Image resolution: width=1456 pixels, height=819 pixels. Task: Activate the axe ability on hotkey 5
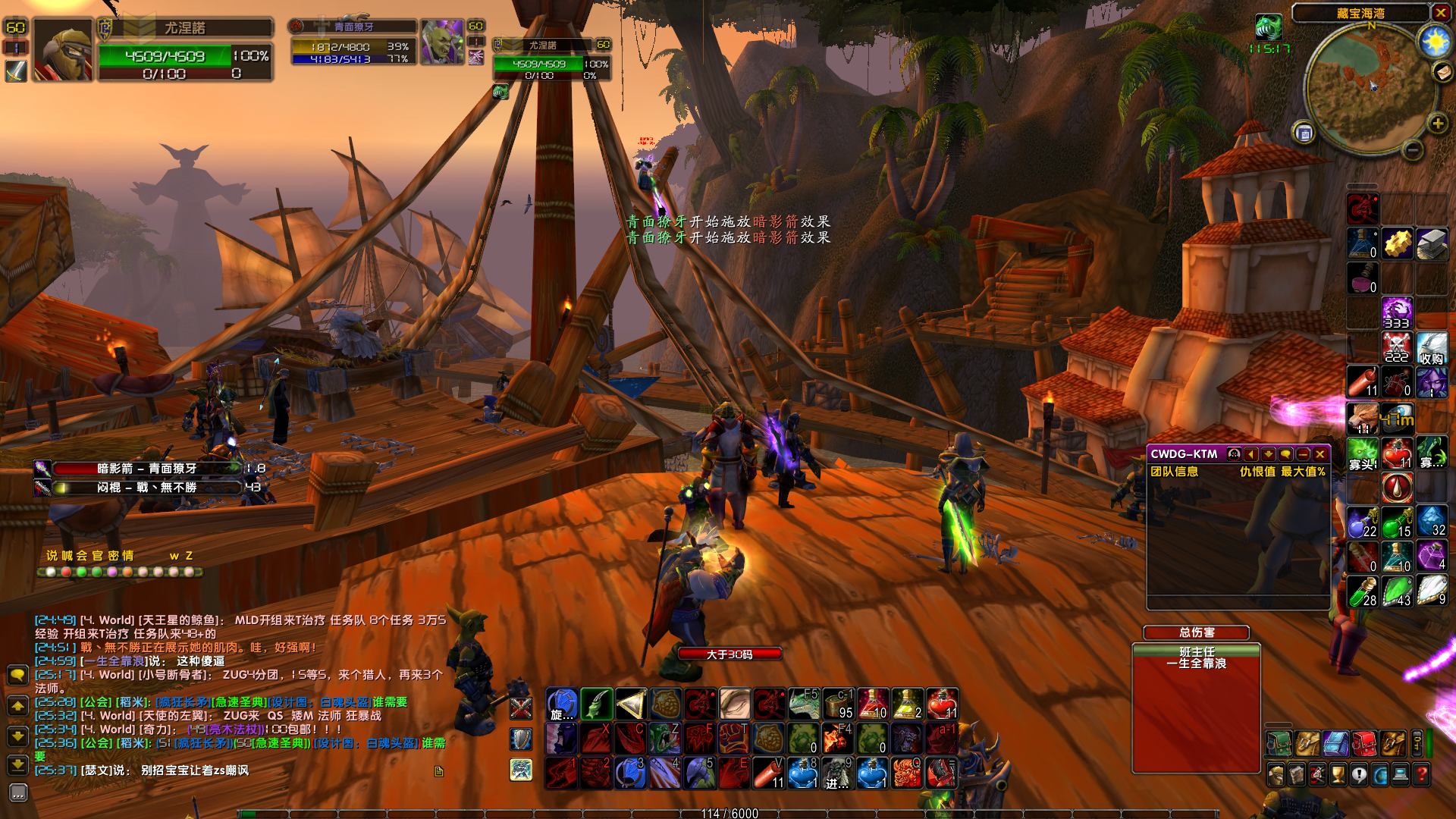[x=699, y=773]
